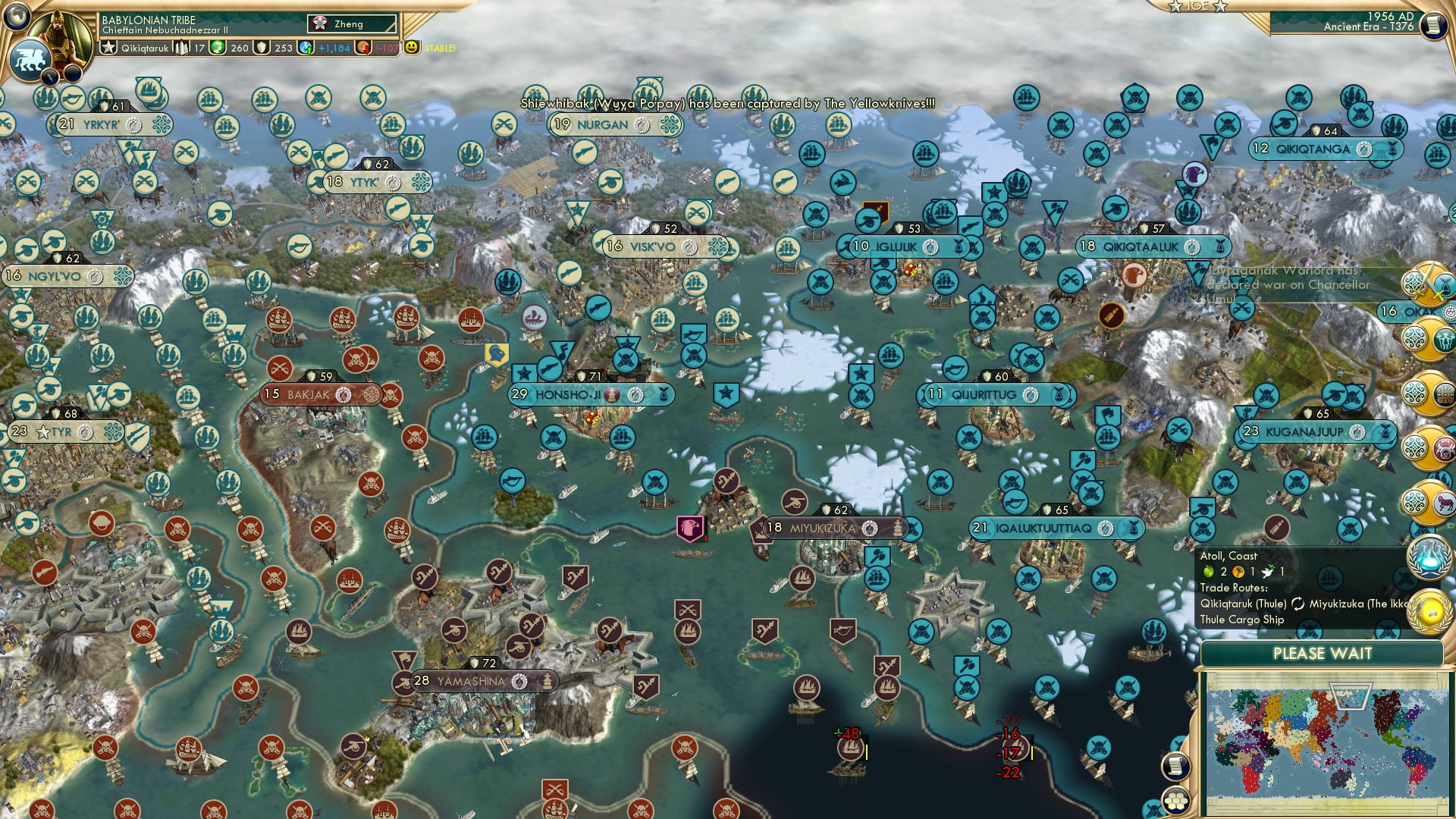1456x819 pixels.
Task: Open the minimap scroll options button
Action: tap(1175, 766)
